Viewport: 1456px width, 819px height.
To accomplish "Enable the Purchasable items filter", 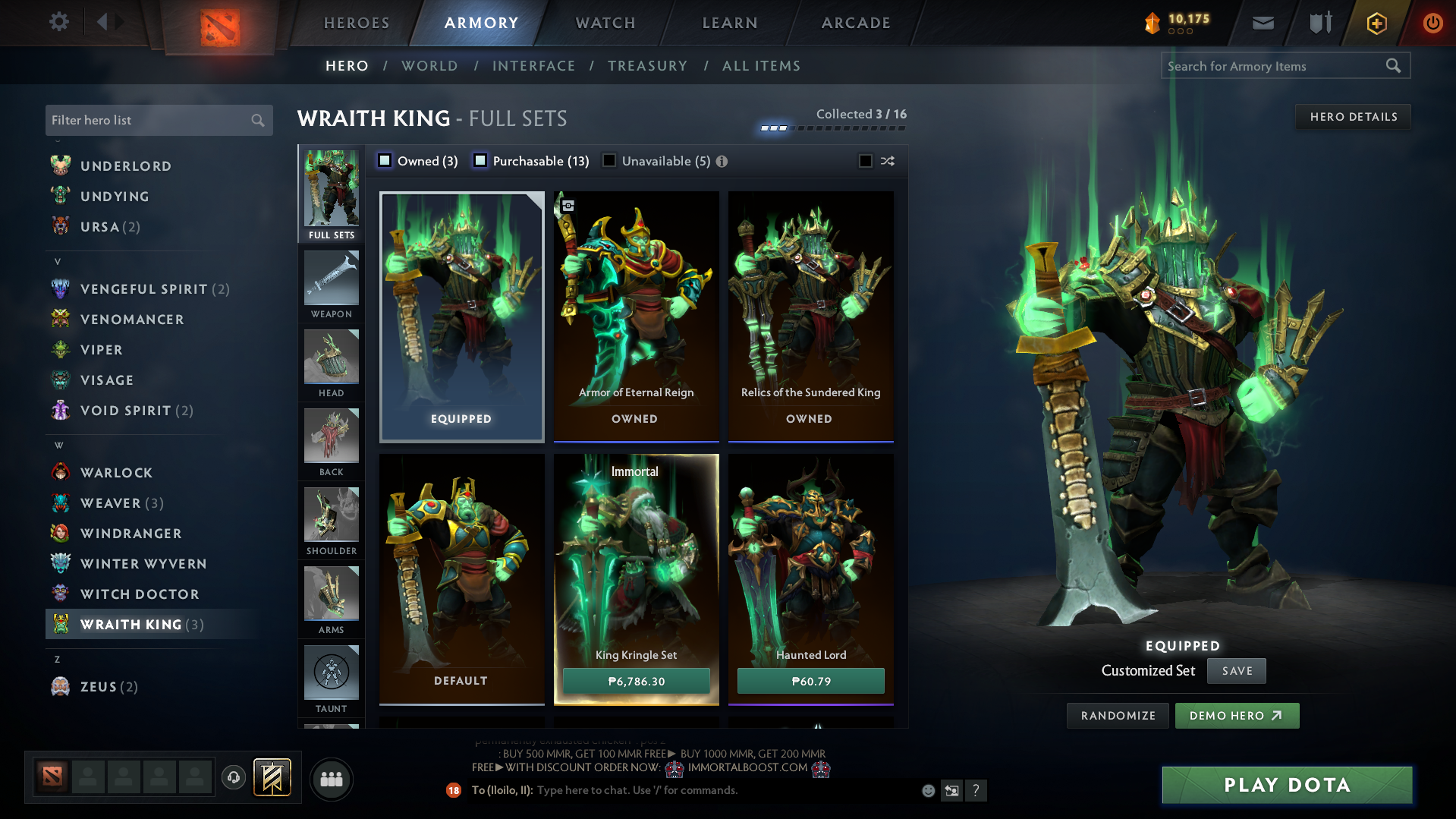I will pyautogui.click(x=480, y=161).
